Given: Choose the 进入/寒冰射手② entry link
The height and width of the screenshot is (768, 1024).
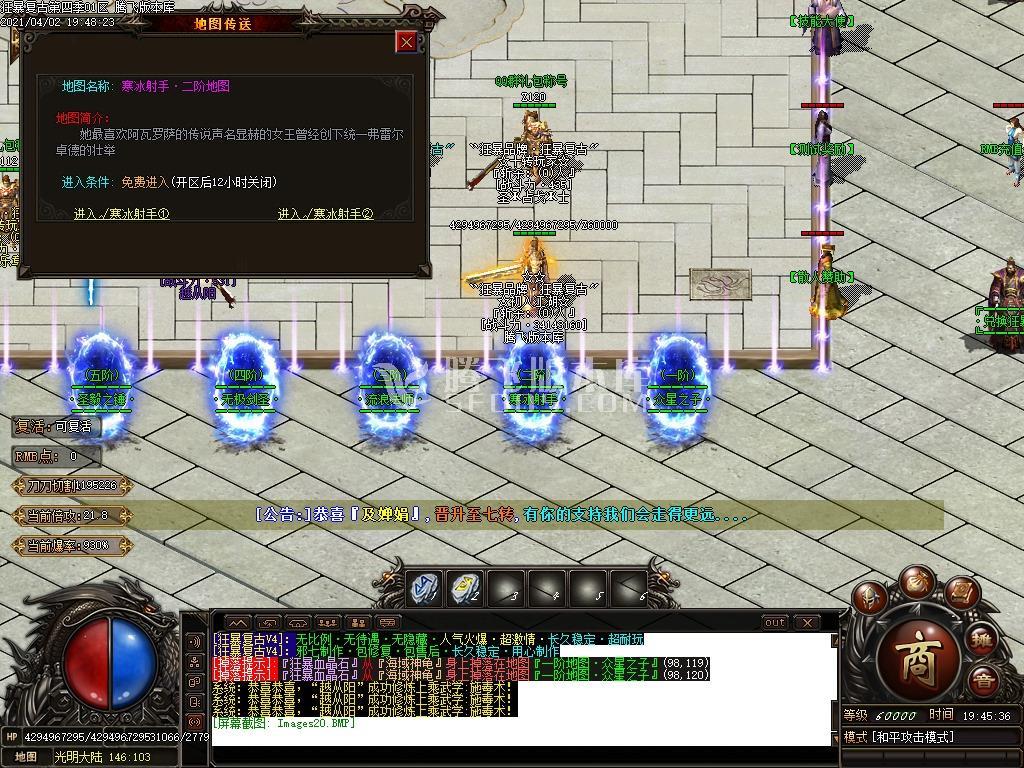Looking at the screenshot, I should pyautogui.click(x=325, y=213).
